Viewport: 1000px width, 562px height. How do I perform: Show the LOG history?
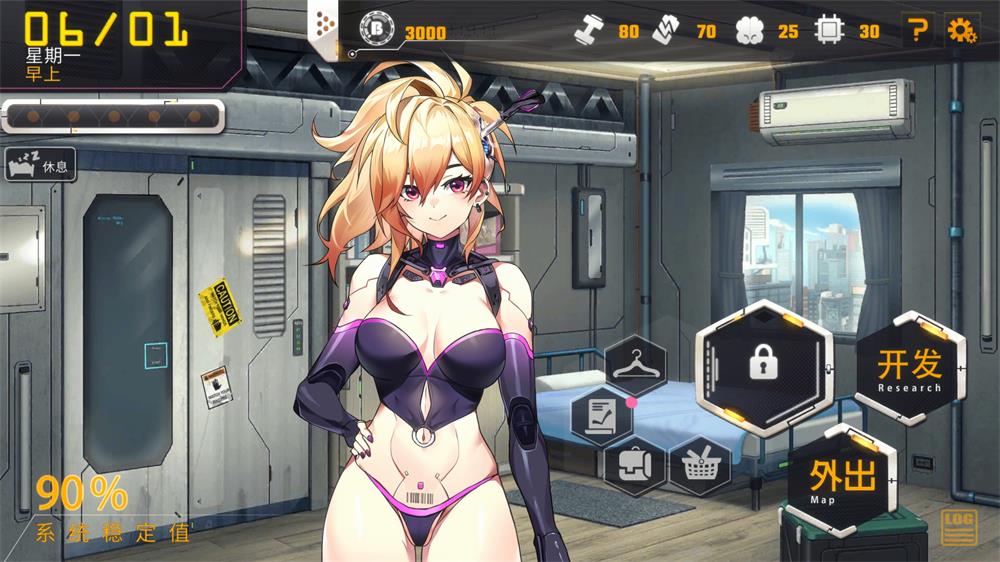[x=959, y=527]
